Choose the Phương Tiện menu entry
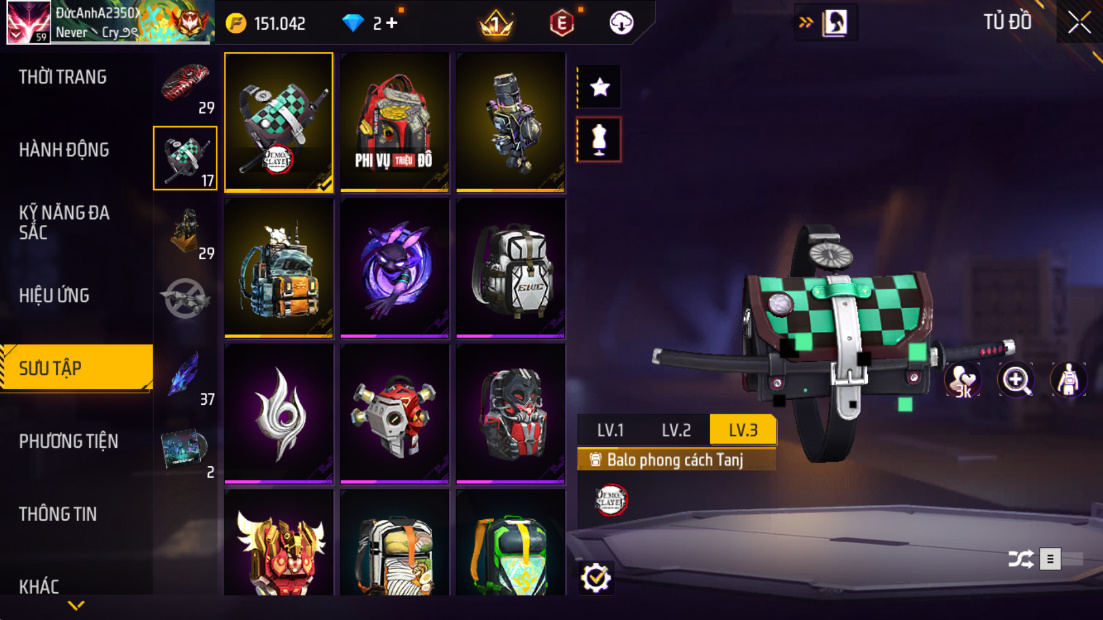This screenshot has width=1103, height=620. point(68,441)
